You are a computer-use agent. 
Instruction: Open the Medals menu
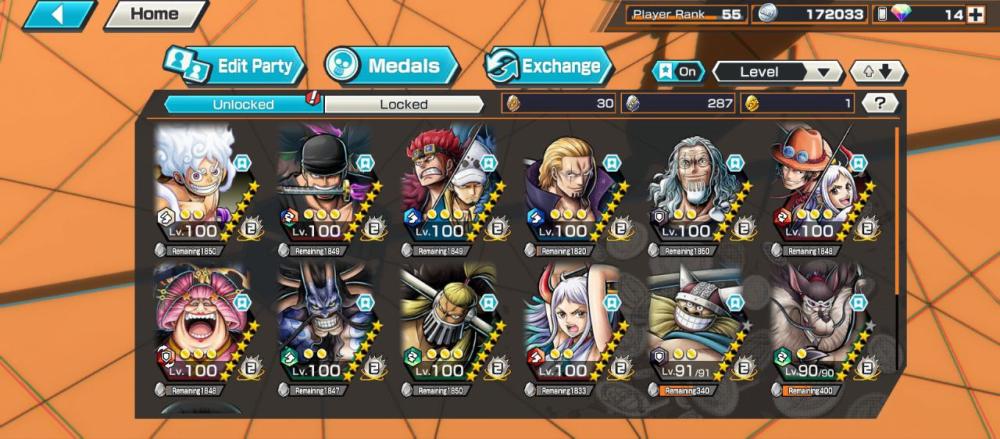point(391,67)
